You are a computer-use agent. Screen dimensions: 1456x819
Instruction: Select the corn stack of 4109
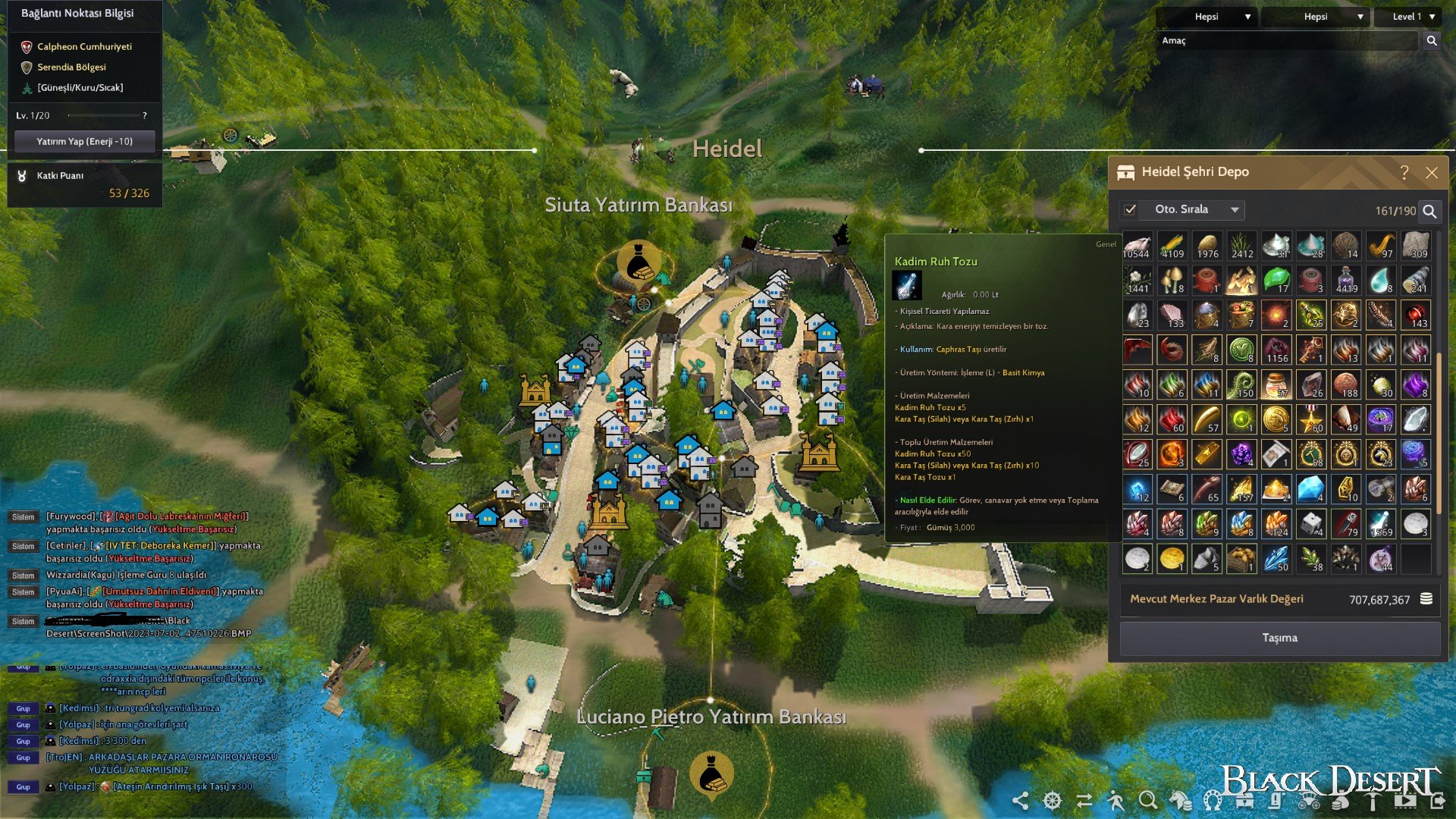[1172, 246]
